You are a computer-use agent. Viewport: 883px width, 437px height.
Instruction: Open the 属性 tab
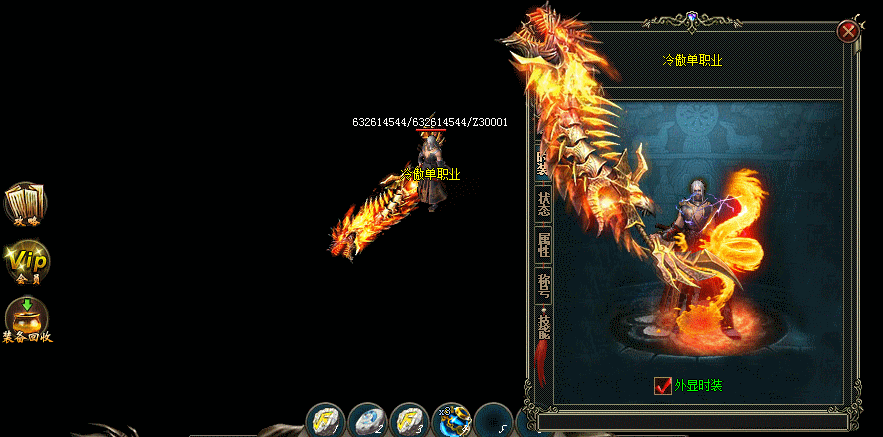[544, 245]
